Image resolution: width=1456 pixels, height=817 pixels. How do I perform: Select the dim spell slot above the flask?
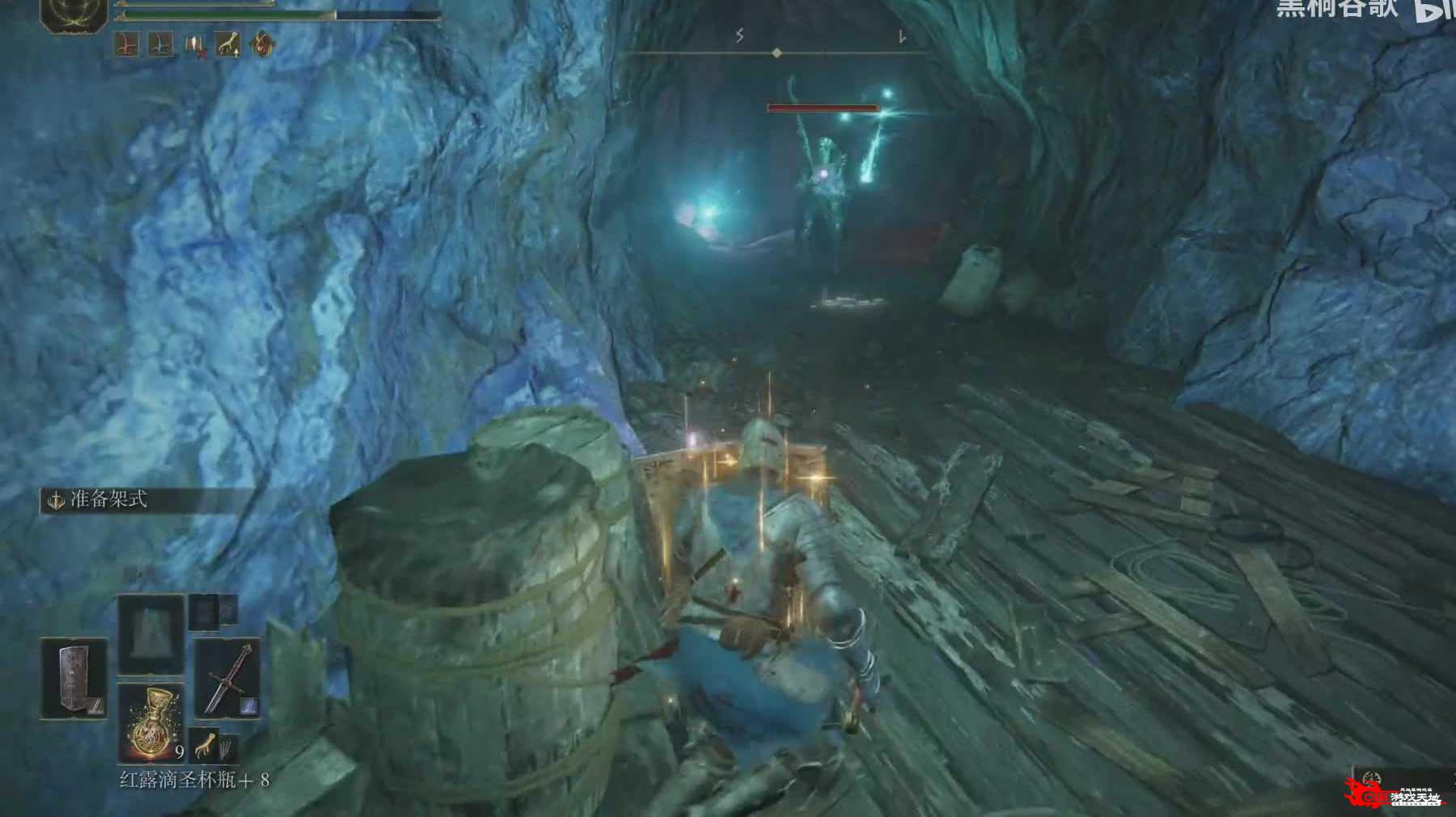151,635
